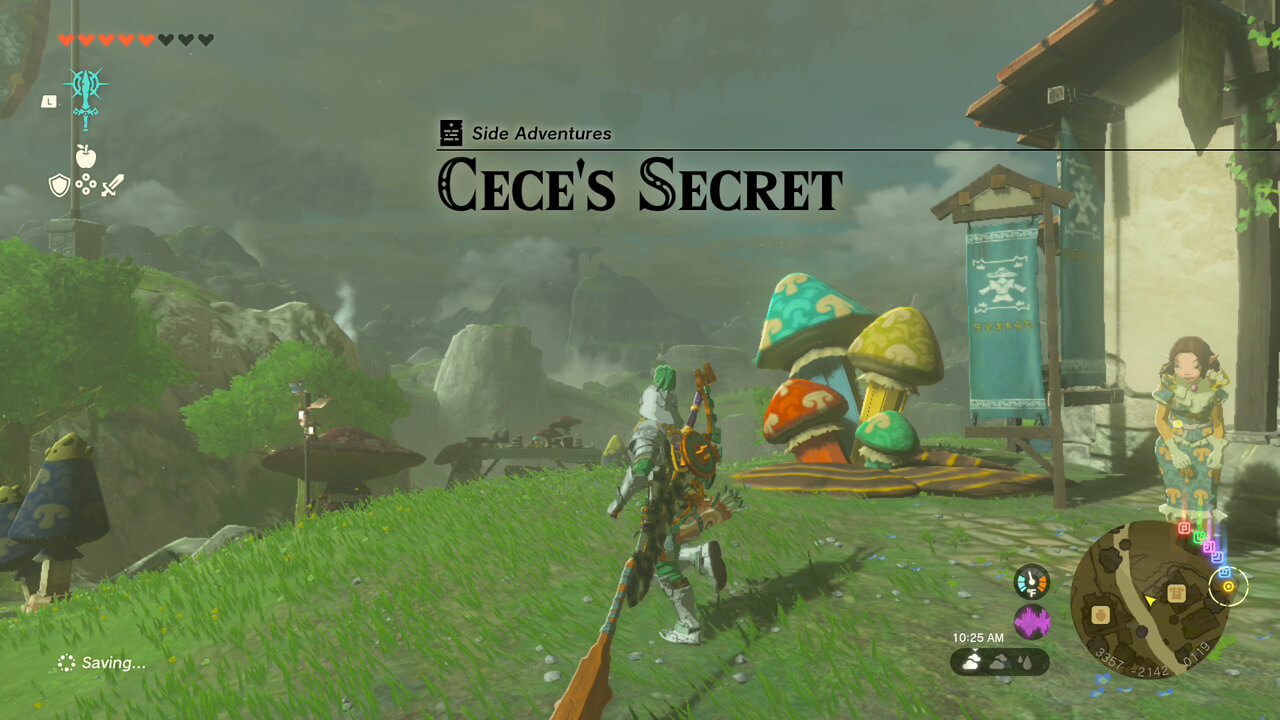Click the rain forecast droplets icon

point(1025,662)
